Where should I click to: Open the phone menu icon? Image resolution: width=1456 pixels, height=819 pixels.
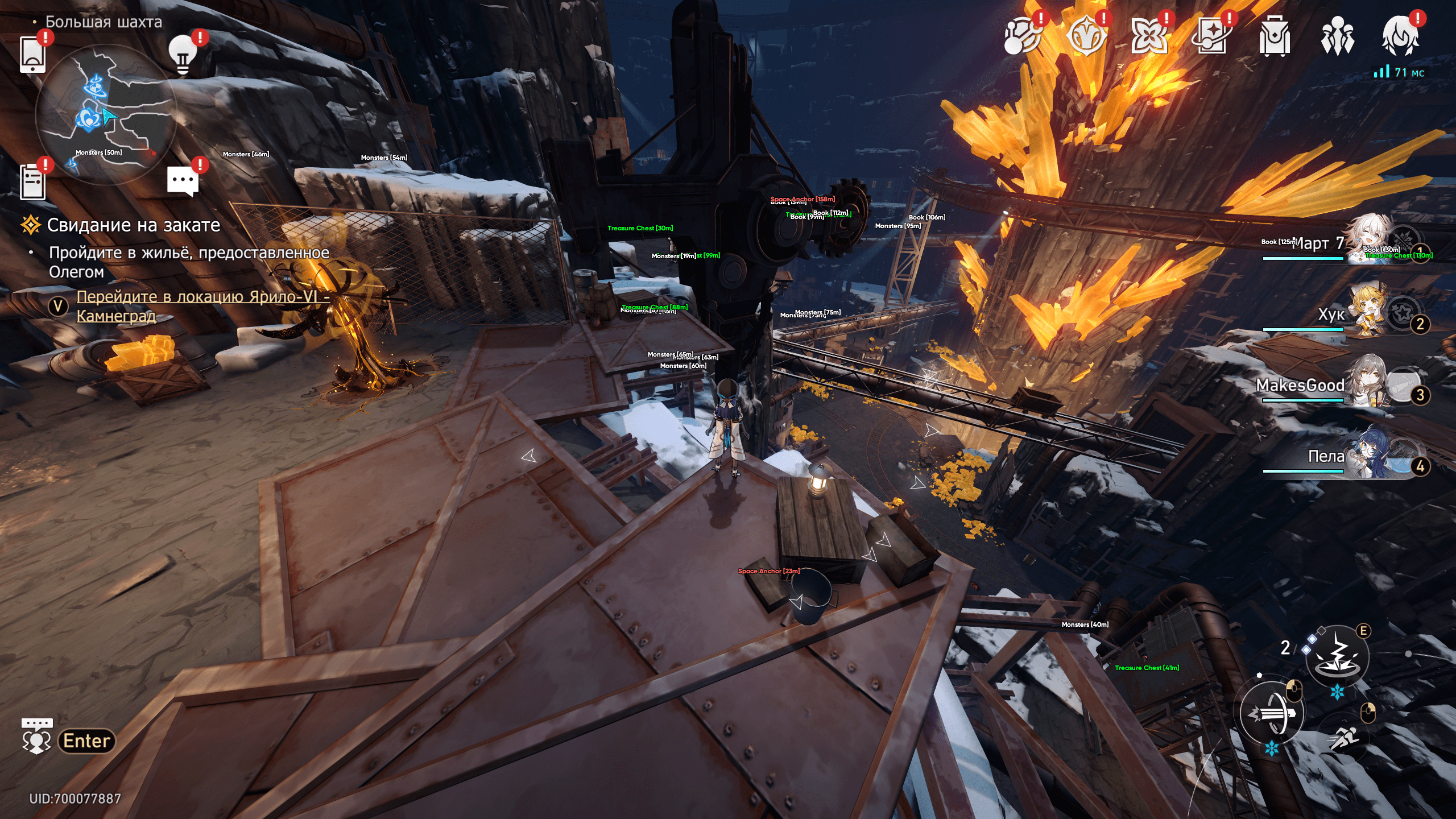tap(32, 55)
